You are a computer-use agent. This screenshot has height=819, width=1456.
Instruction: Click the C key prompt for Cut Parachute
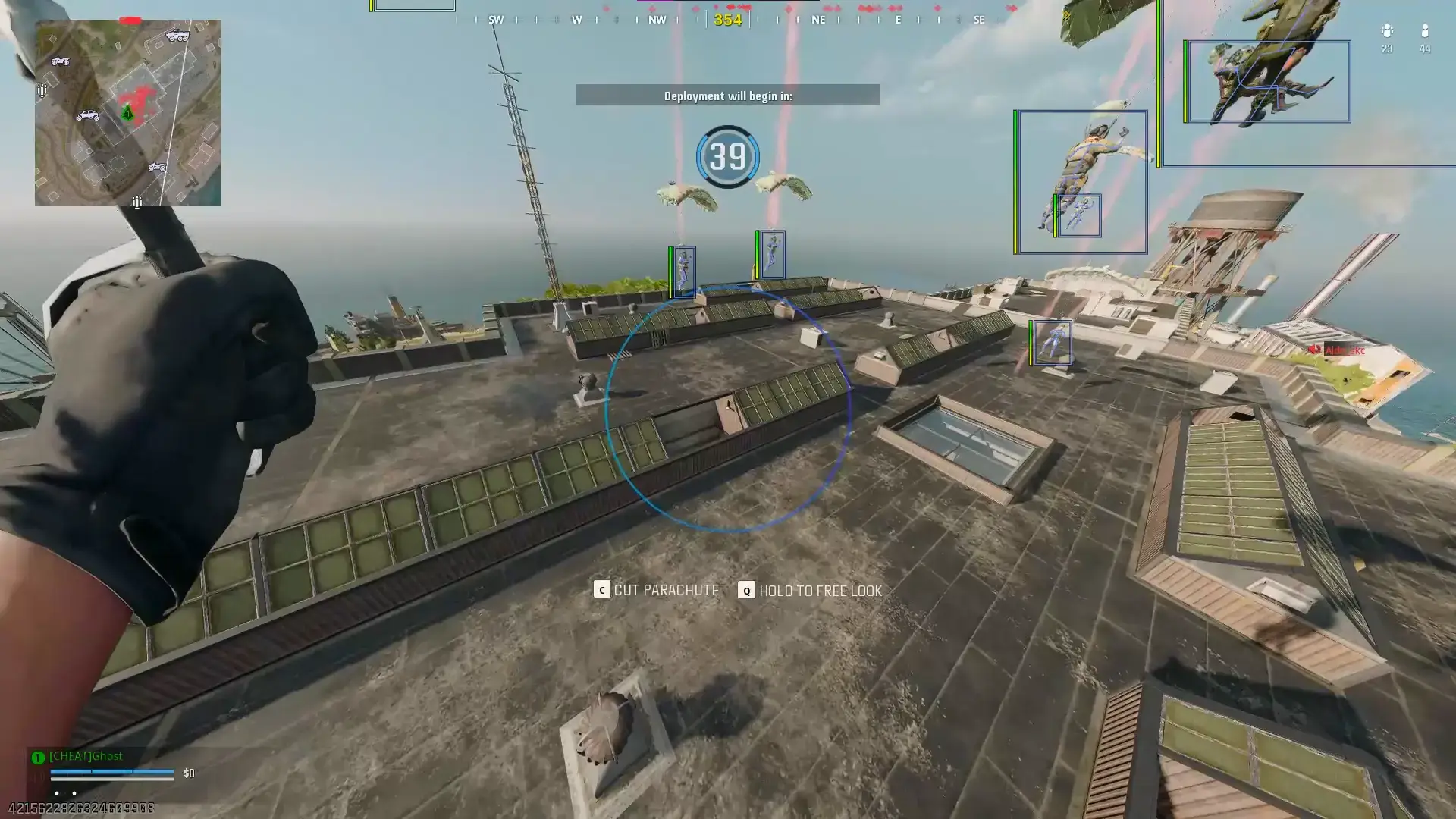[601, 590]
